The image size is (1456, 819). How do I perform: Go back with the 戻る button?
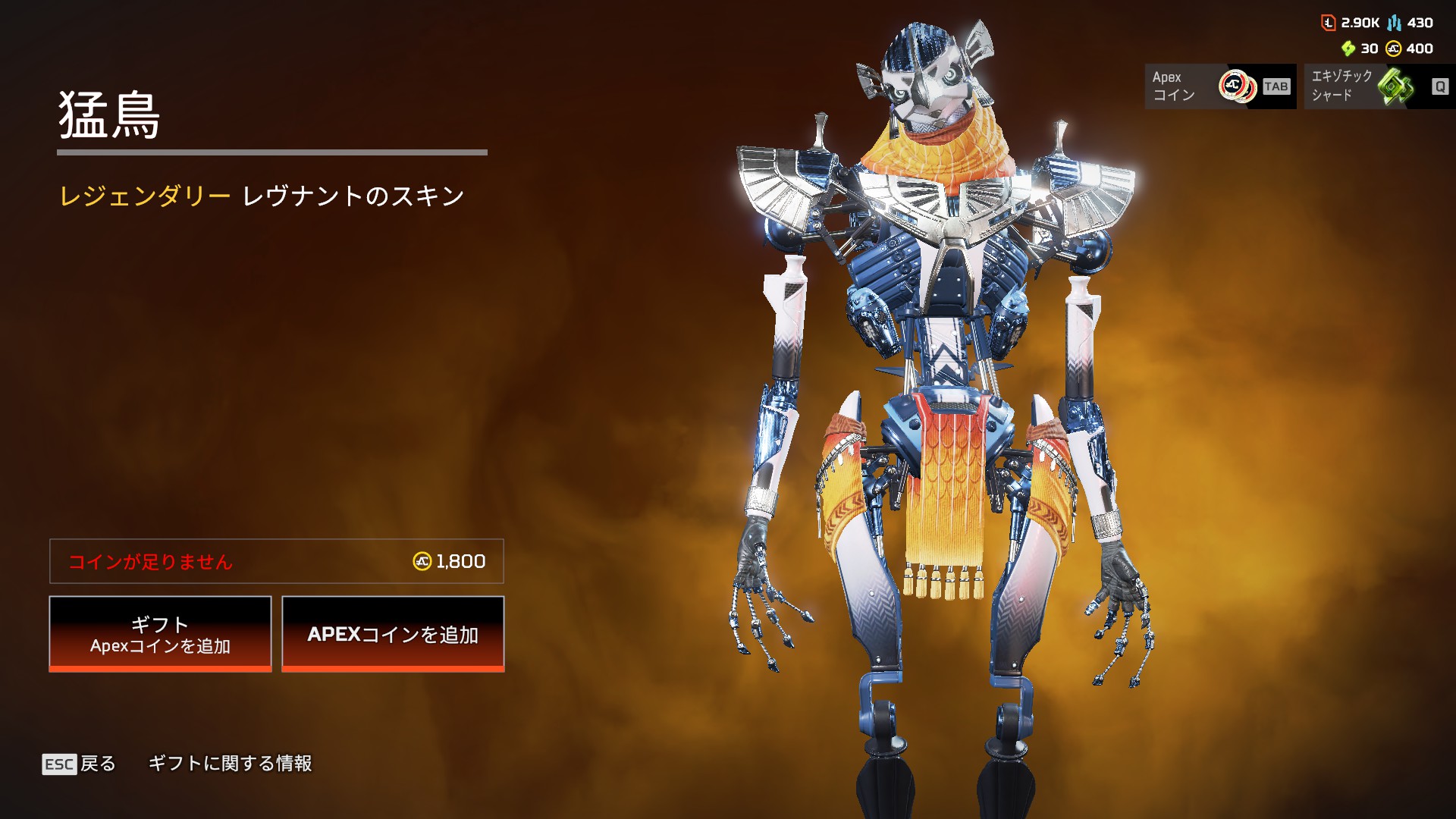(x=80, y=764)
